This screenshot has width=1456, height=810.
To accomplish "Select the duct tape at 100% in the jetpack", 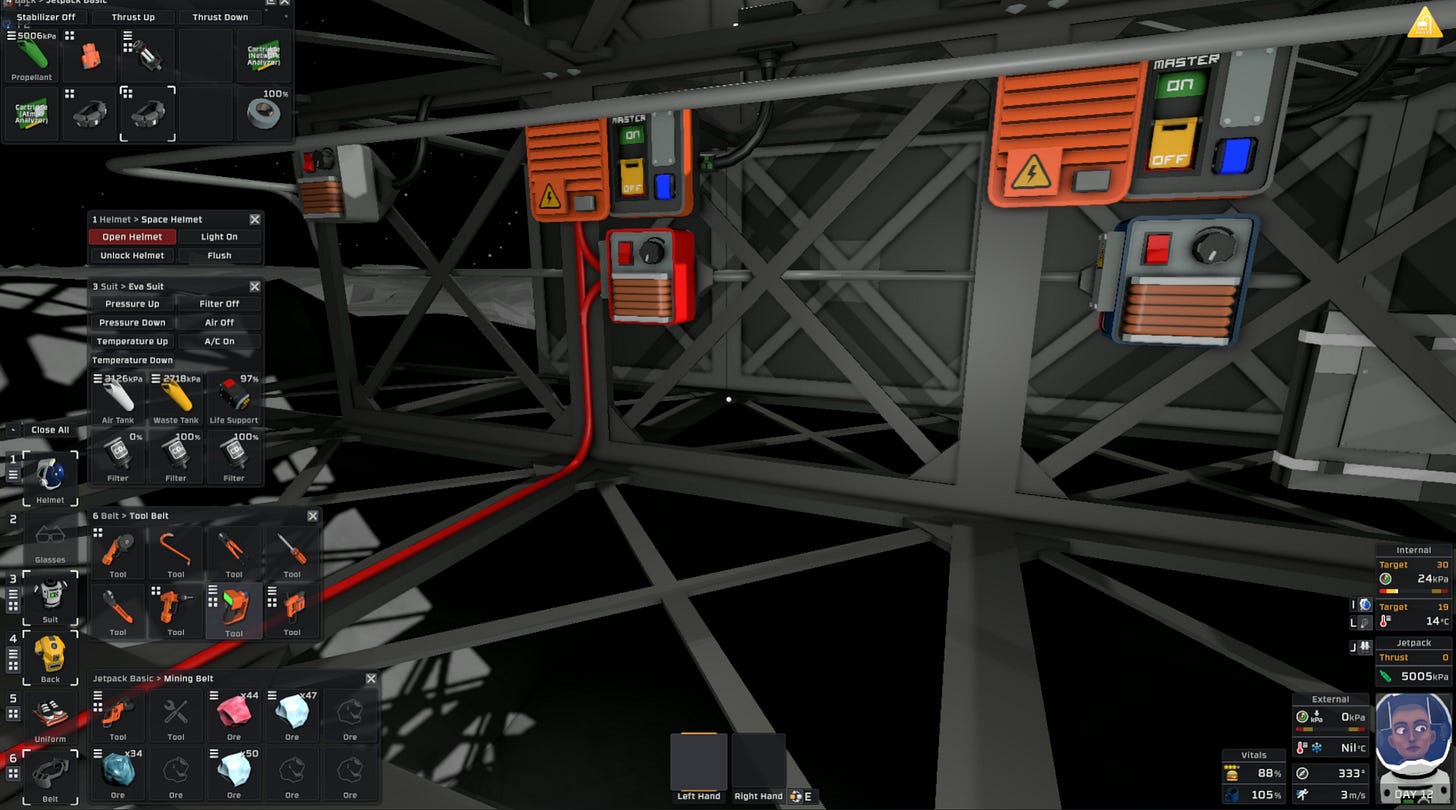I will [x=262, y=113].
